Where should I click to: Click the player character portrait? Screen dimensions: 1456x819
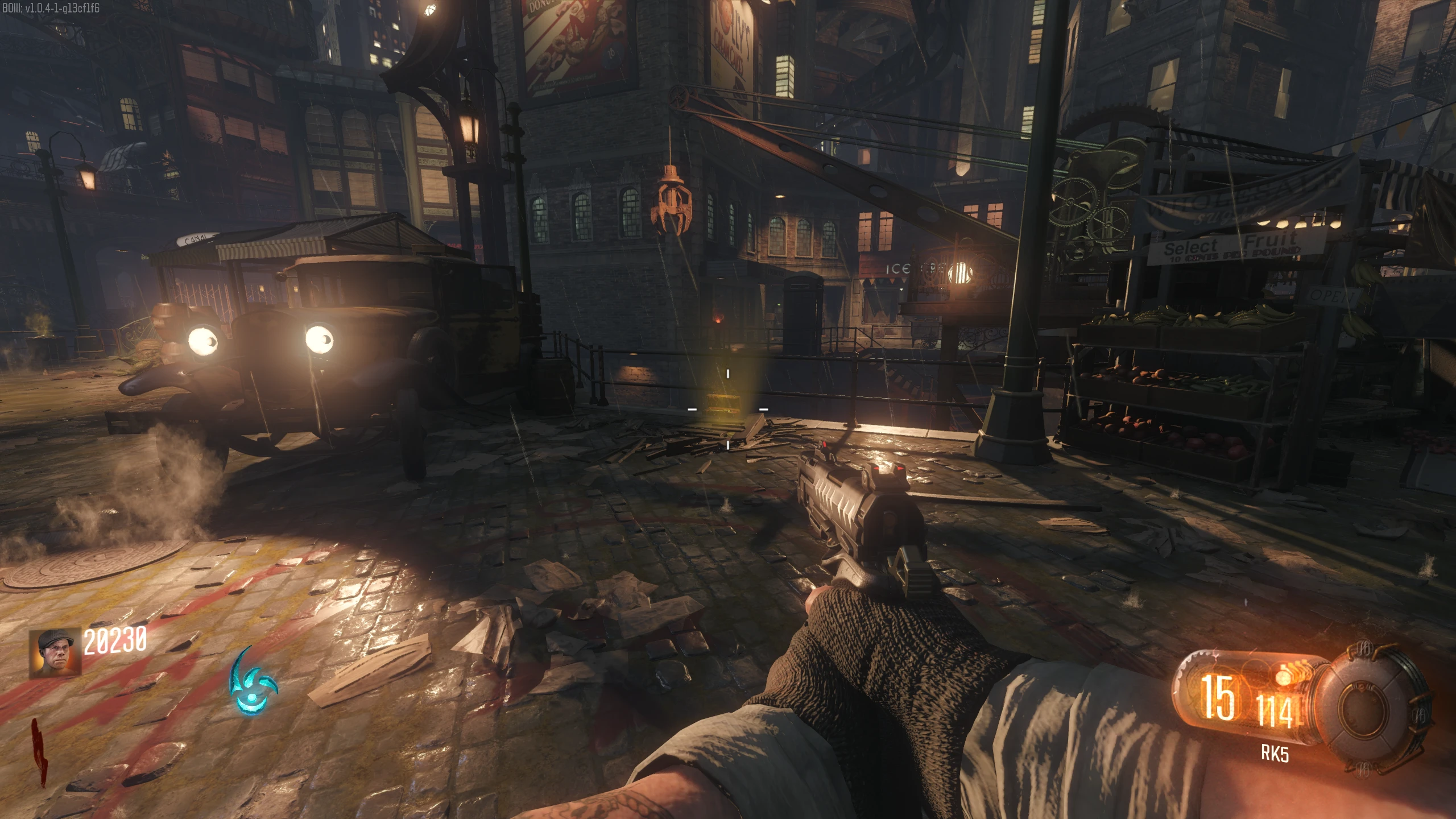pos(55,653)
